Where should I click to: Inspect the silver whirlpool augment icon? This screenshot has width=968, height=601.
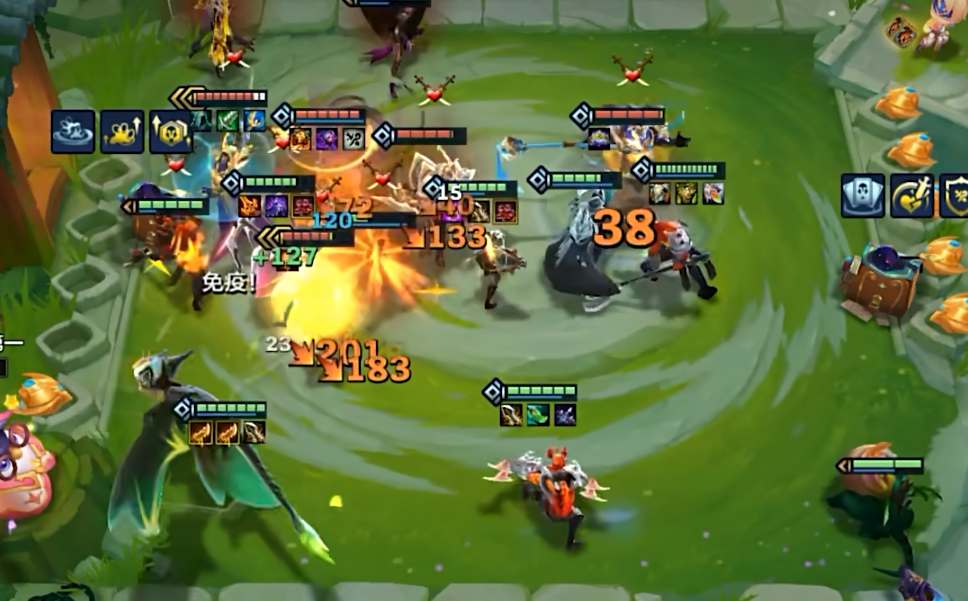(73, 132)
